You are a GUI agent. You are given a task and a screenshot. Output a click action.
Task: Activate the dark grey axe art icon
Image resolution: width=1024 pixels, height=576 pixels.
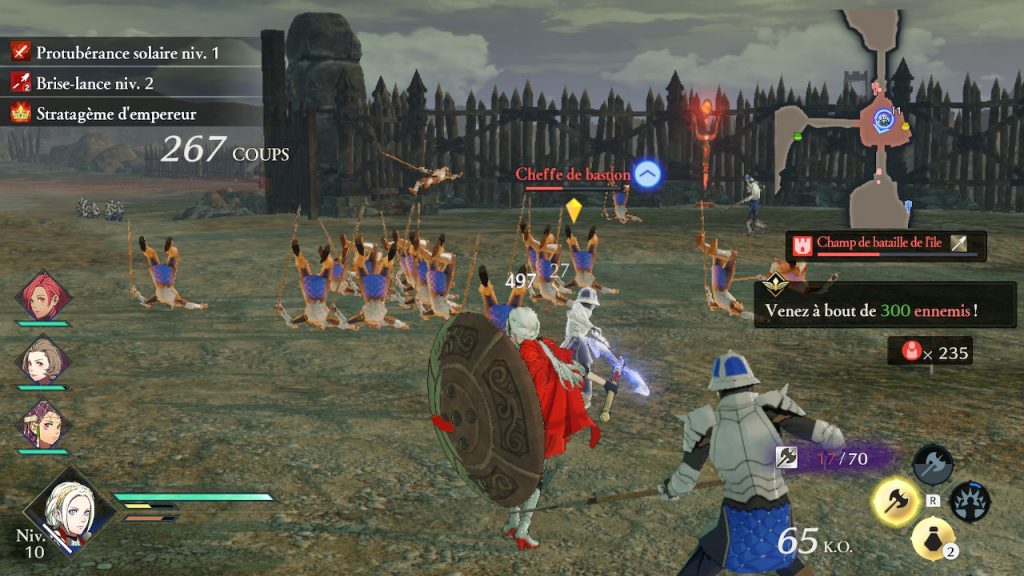[x=932, y=464]
